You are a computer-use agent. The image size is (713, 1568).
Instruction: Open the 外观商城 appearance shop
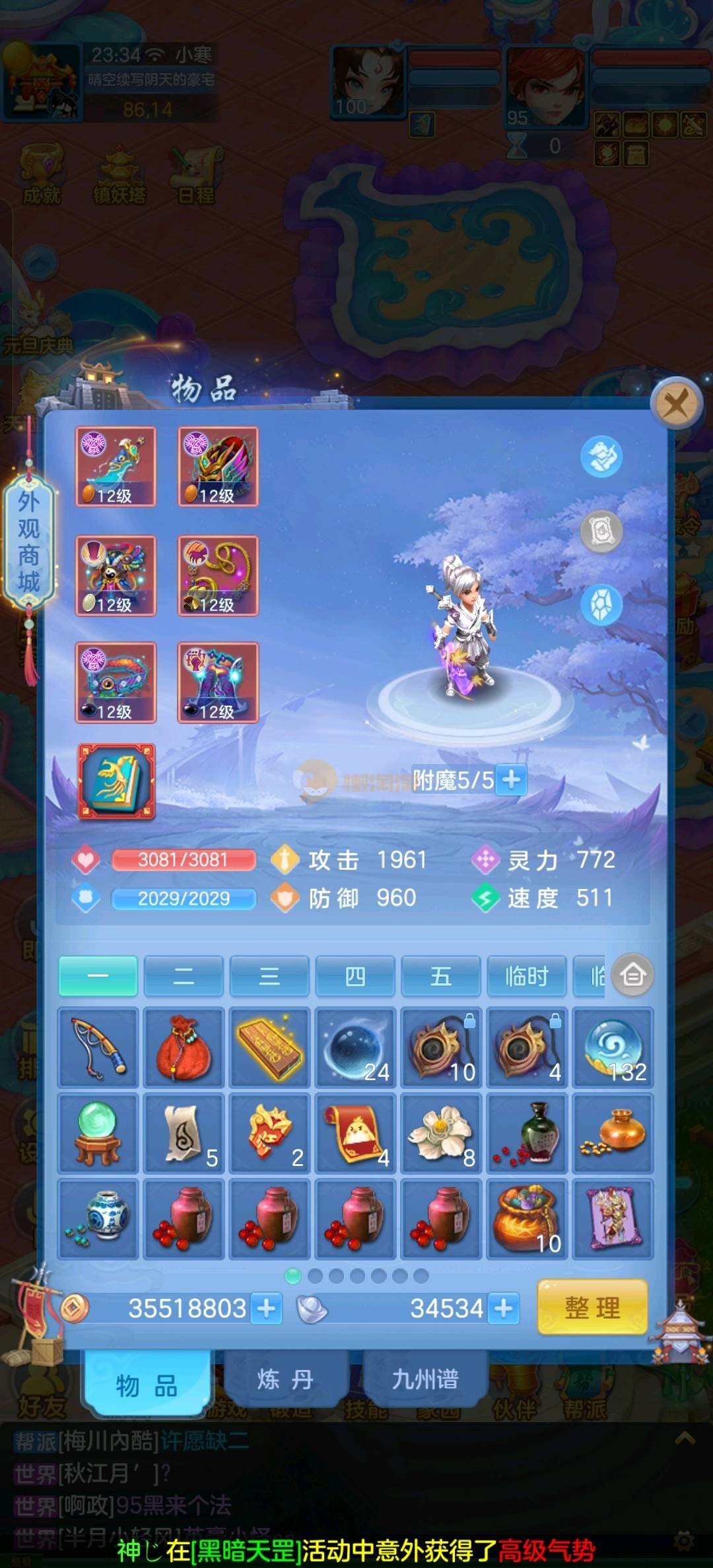tap(28, 541)
